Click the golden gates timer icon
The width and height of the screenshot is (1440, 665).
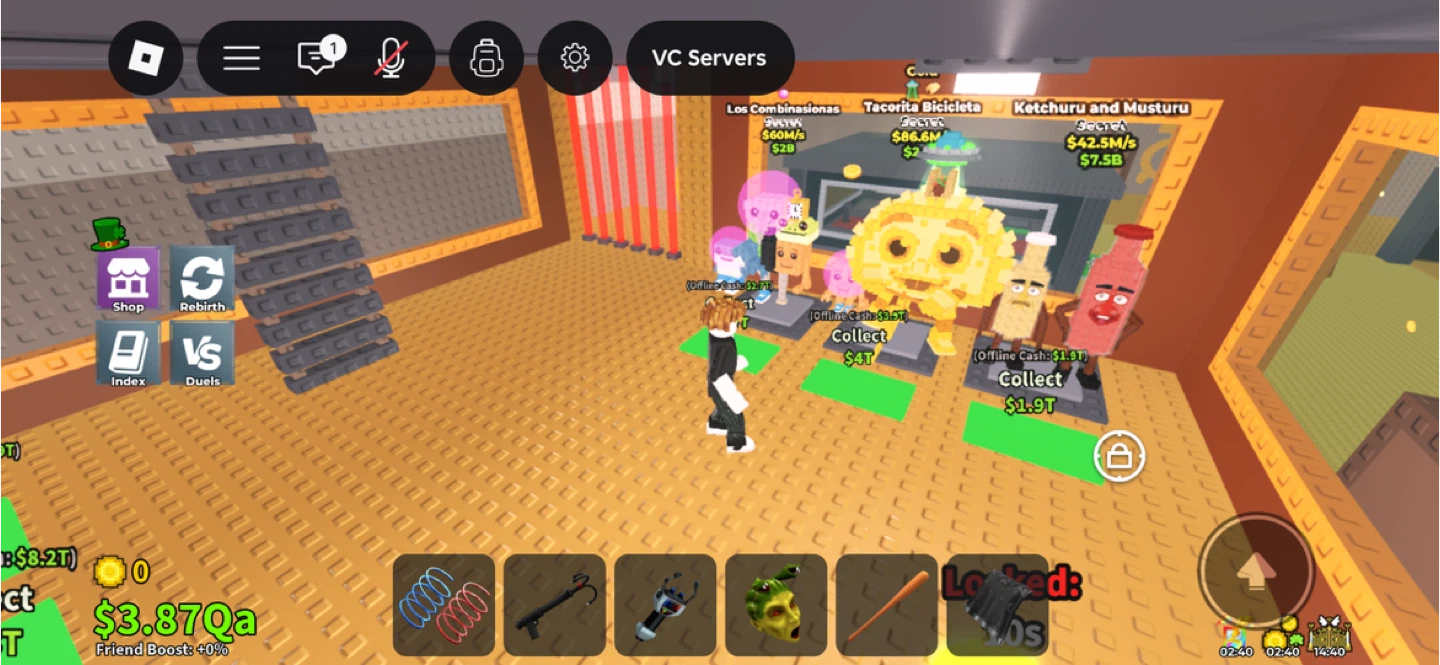point(1330,634)
